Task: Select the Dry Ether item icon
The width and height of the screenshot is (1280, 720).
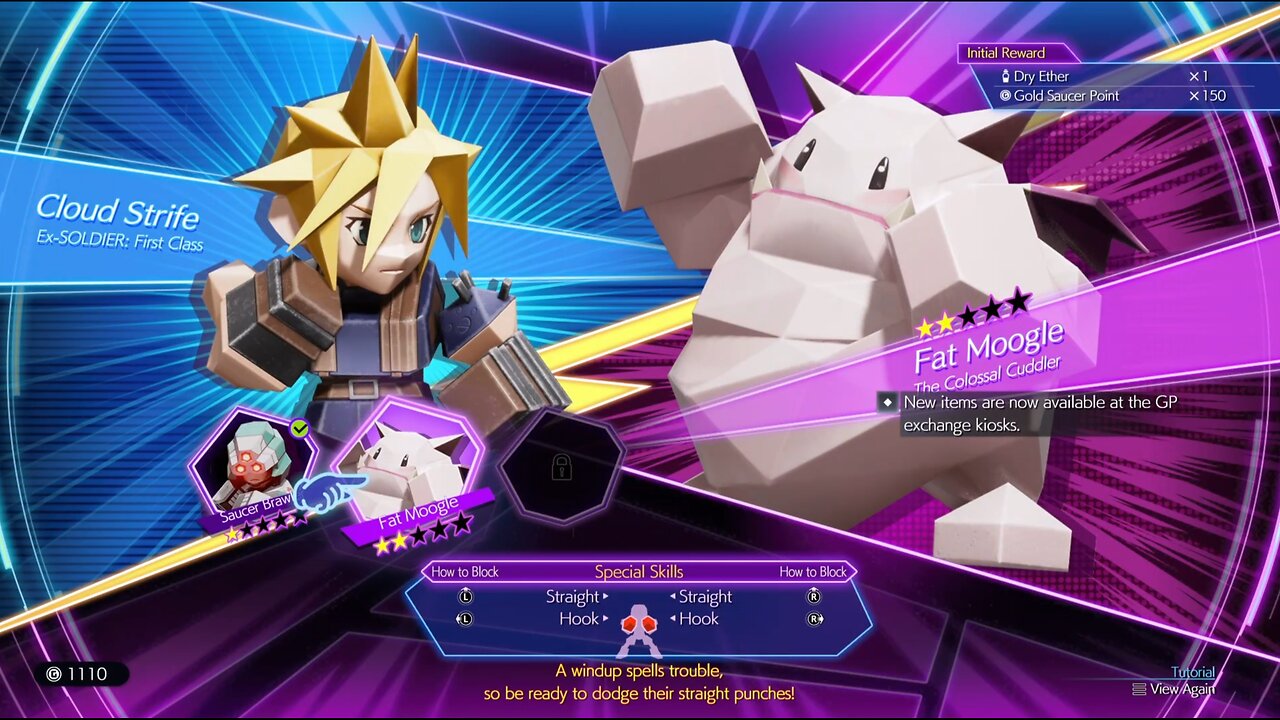Action: point(1006,76)
